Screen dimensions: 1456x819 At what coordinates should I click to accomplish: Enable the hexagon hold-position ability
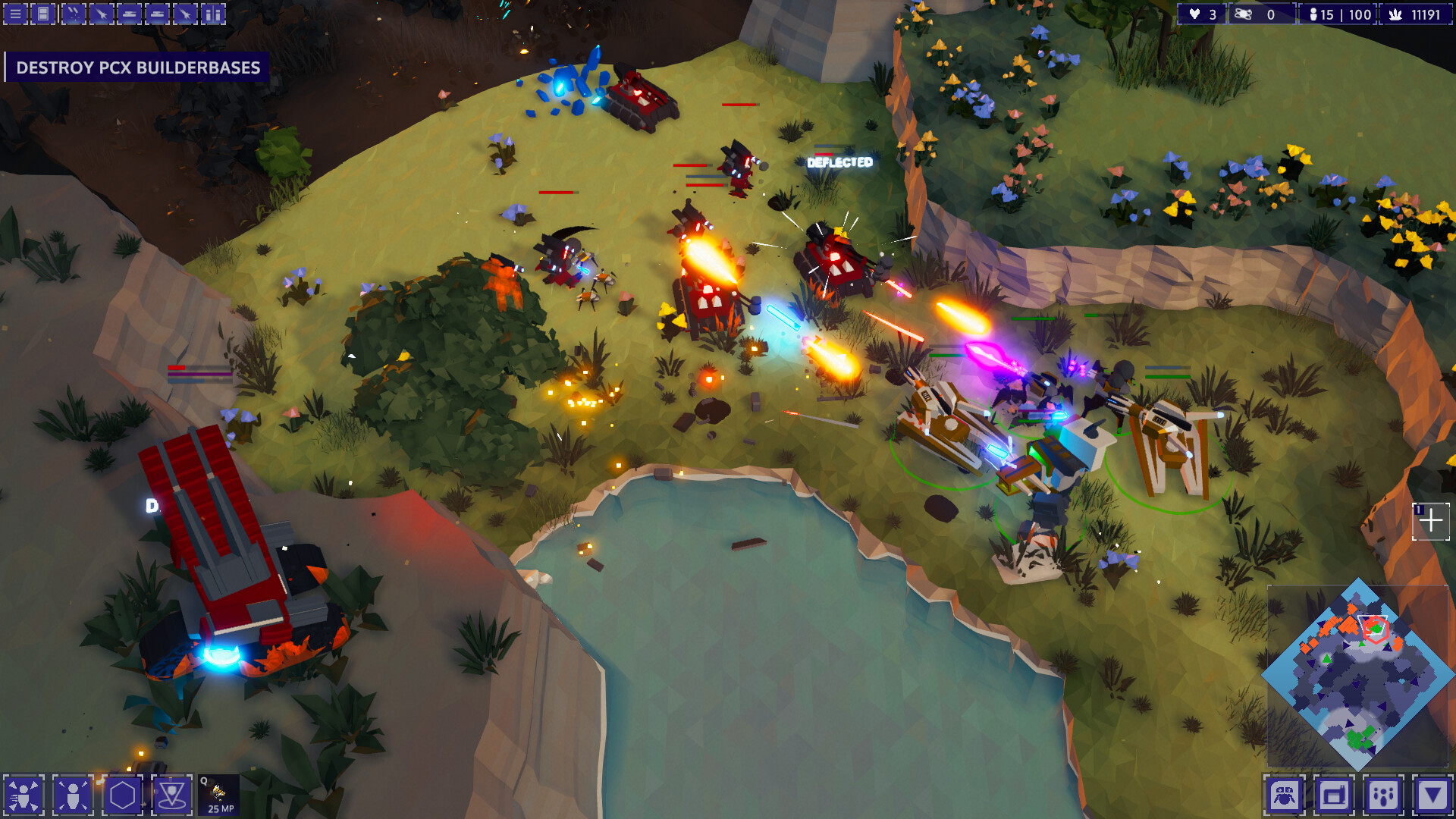click(123, 796)
